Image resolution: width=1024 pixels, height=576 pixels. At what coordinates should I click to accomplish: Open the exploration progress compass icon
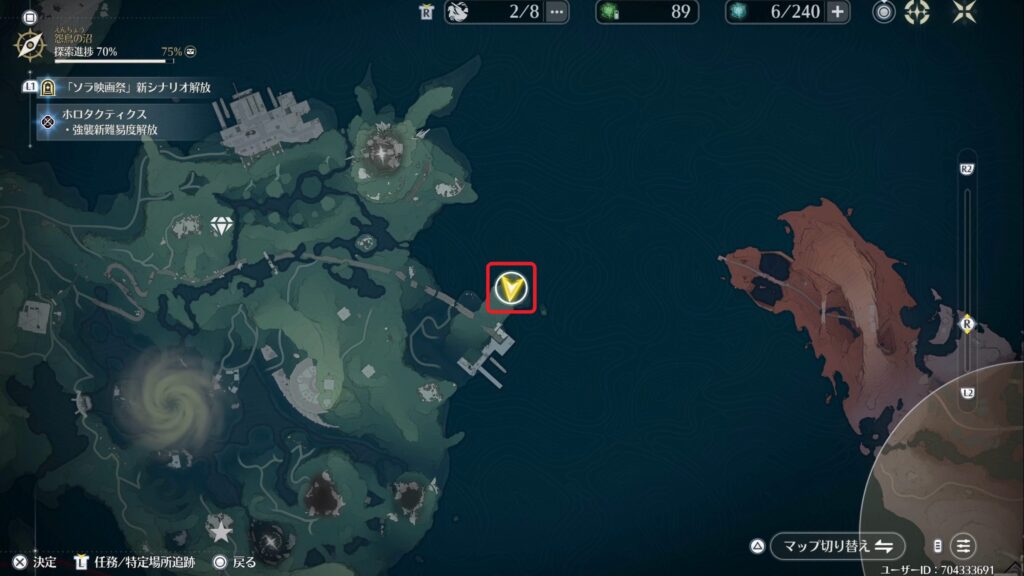(28, 44)
